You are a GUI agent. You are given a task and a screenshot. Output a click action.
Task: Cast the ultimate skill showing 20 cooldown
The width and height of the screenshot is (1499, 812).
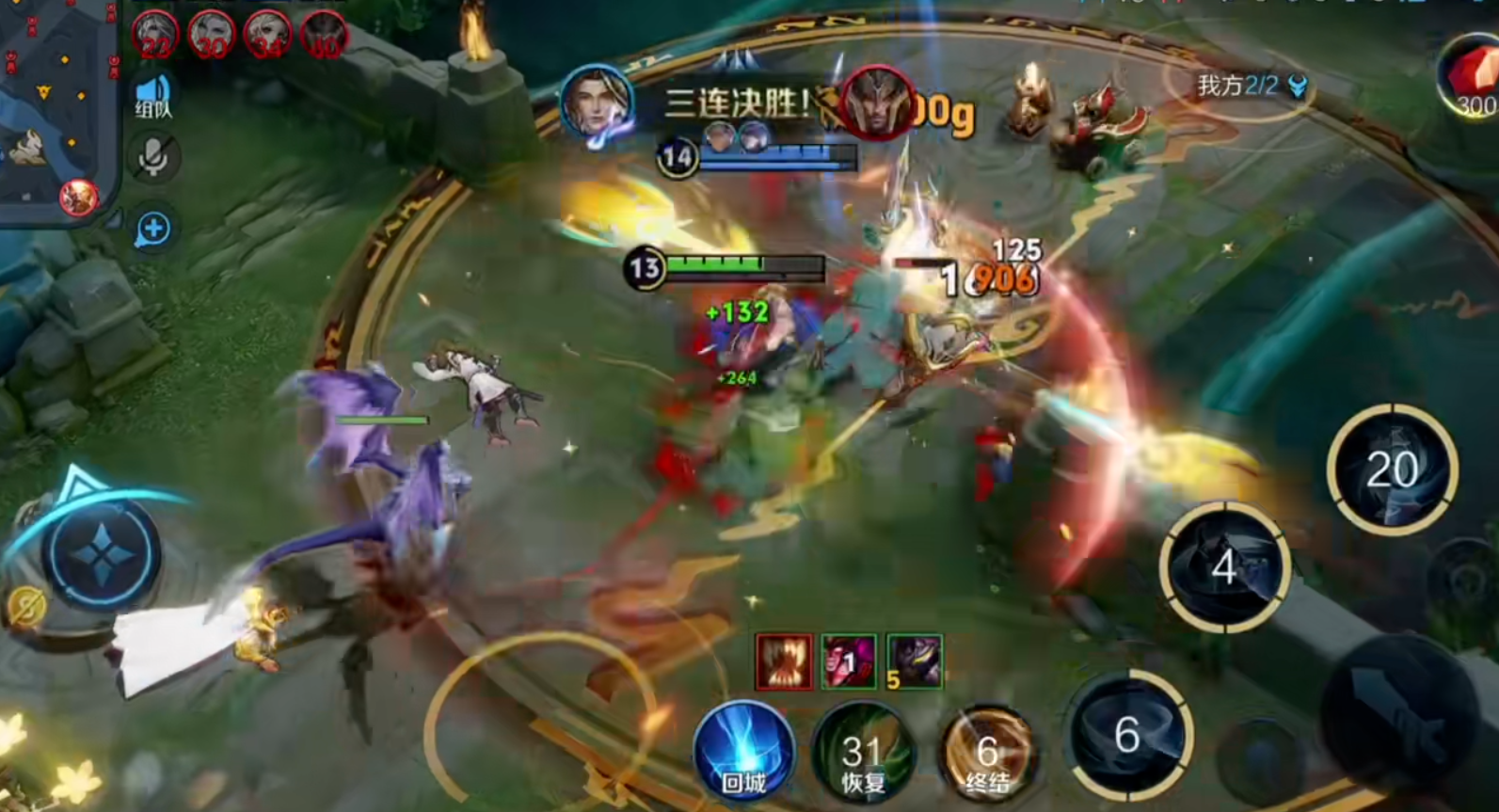point(1392,470)
